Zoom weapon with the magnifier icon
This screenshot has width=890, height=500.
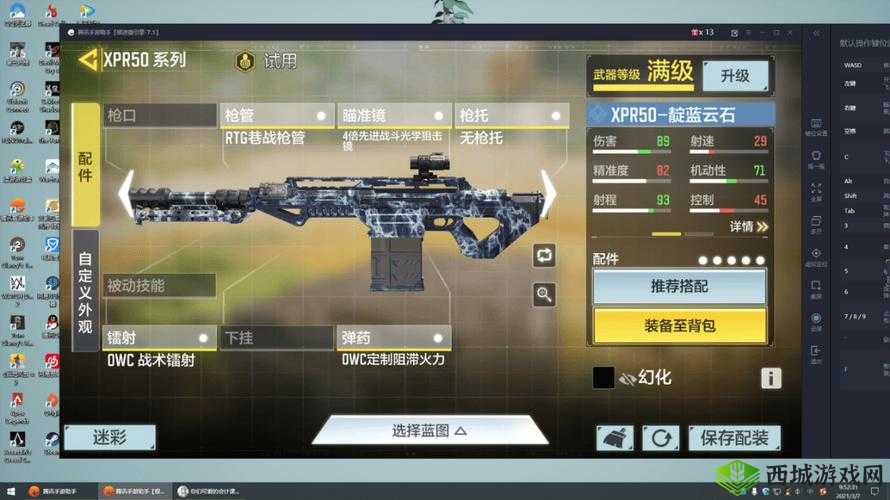pos(544,293)
